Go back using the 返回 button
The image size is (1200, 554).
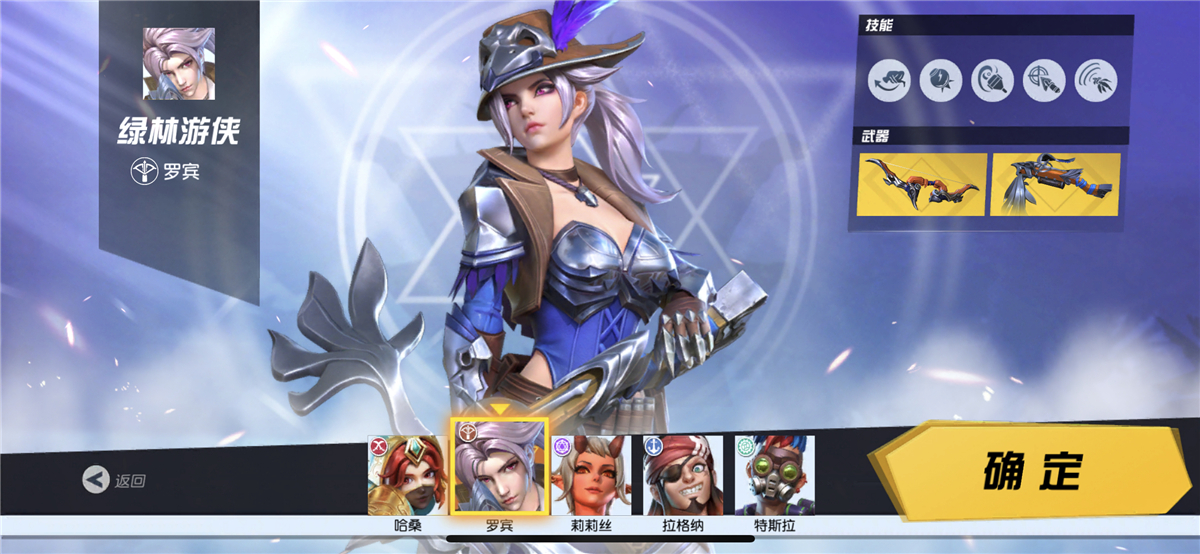(x=115, y=481)
